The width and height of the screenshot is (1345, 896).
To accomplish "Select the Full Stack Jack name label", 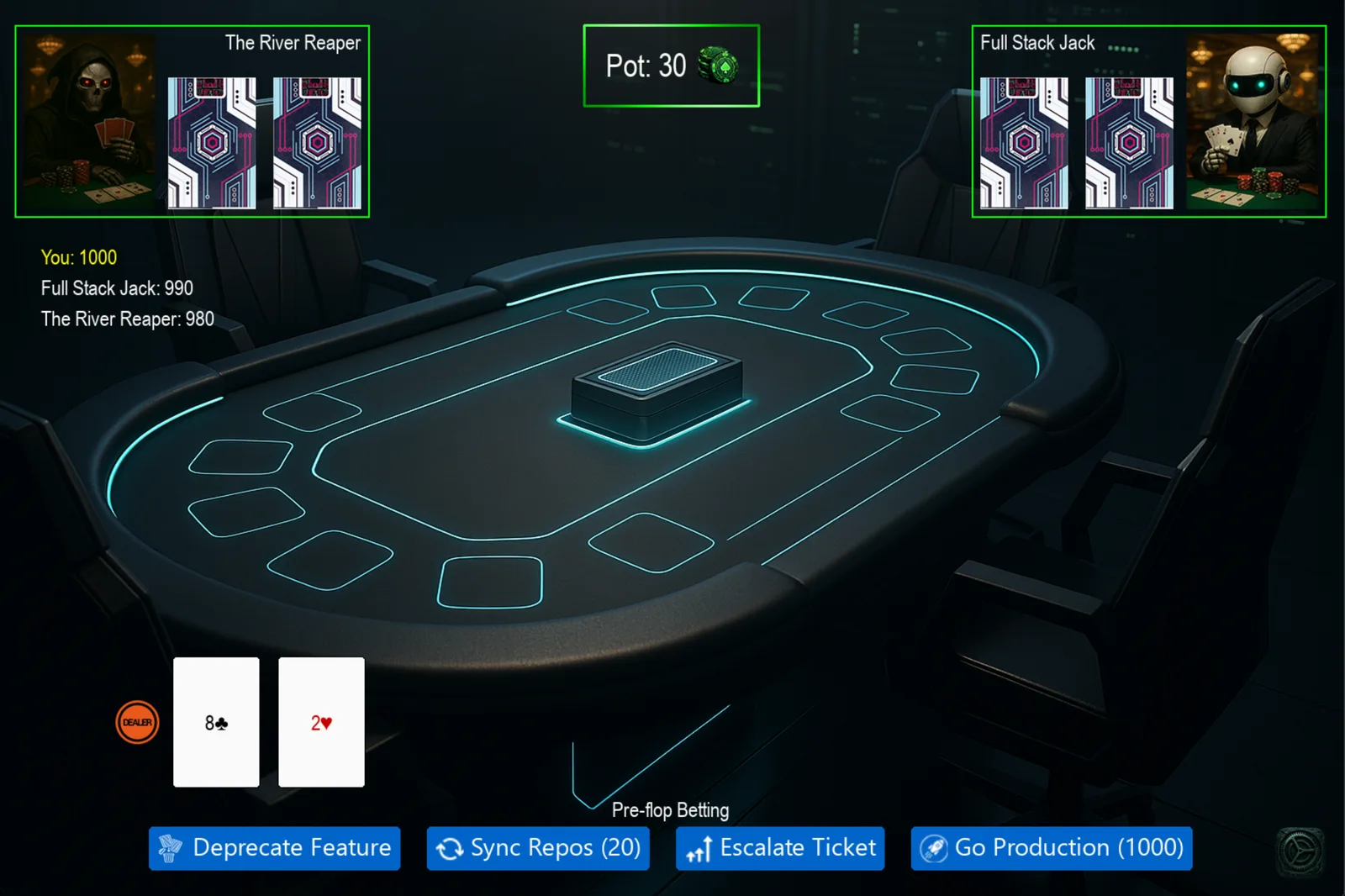I will (x=1039, y=42).
